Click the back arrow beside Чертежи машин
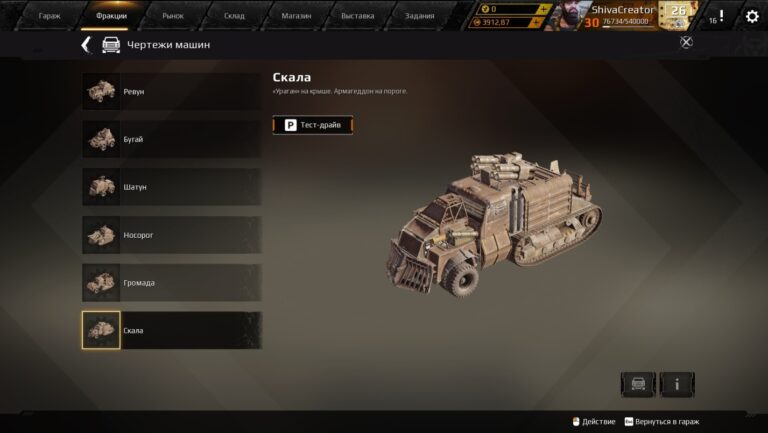The width and height of the screenshot is (768, 433). [86, 45]
